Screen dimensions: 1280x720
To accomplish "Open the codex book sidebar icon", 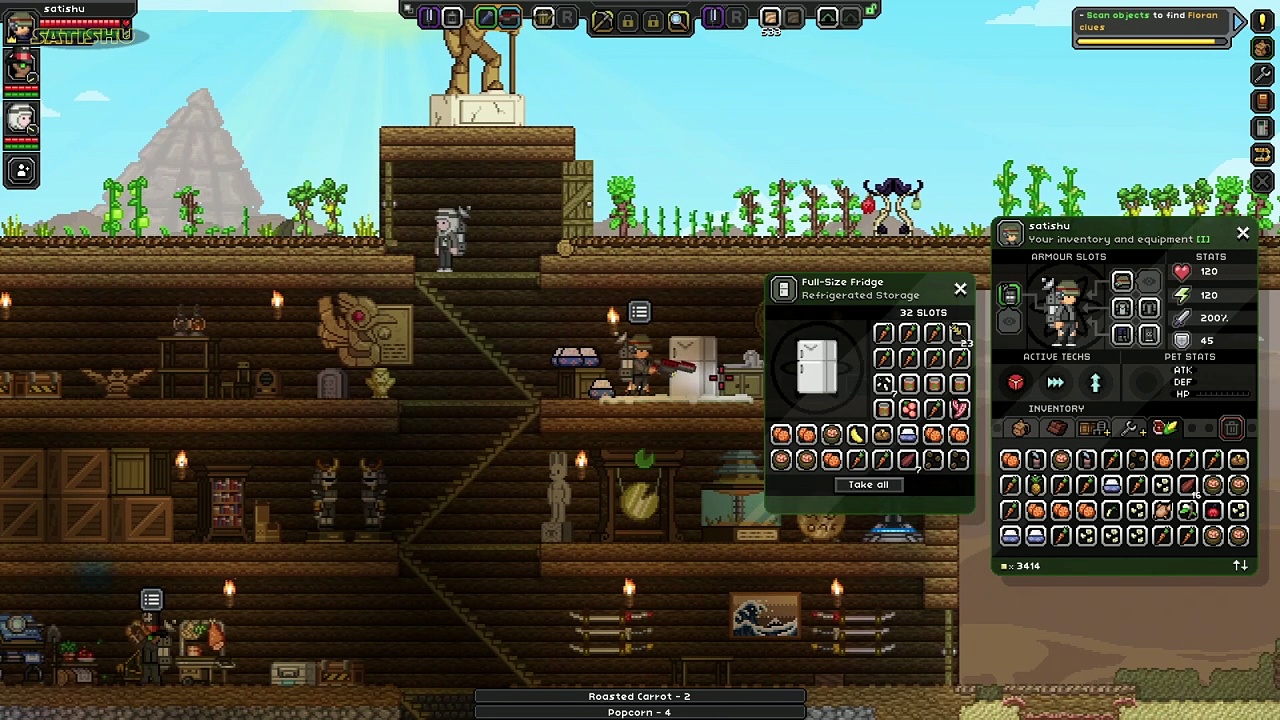I will click(1263, 102).
